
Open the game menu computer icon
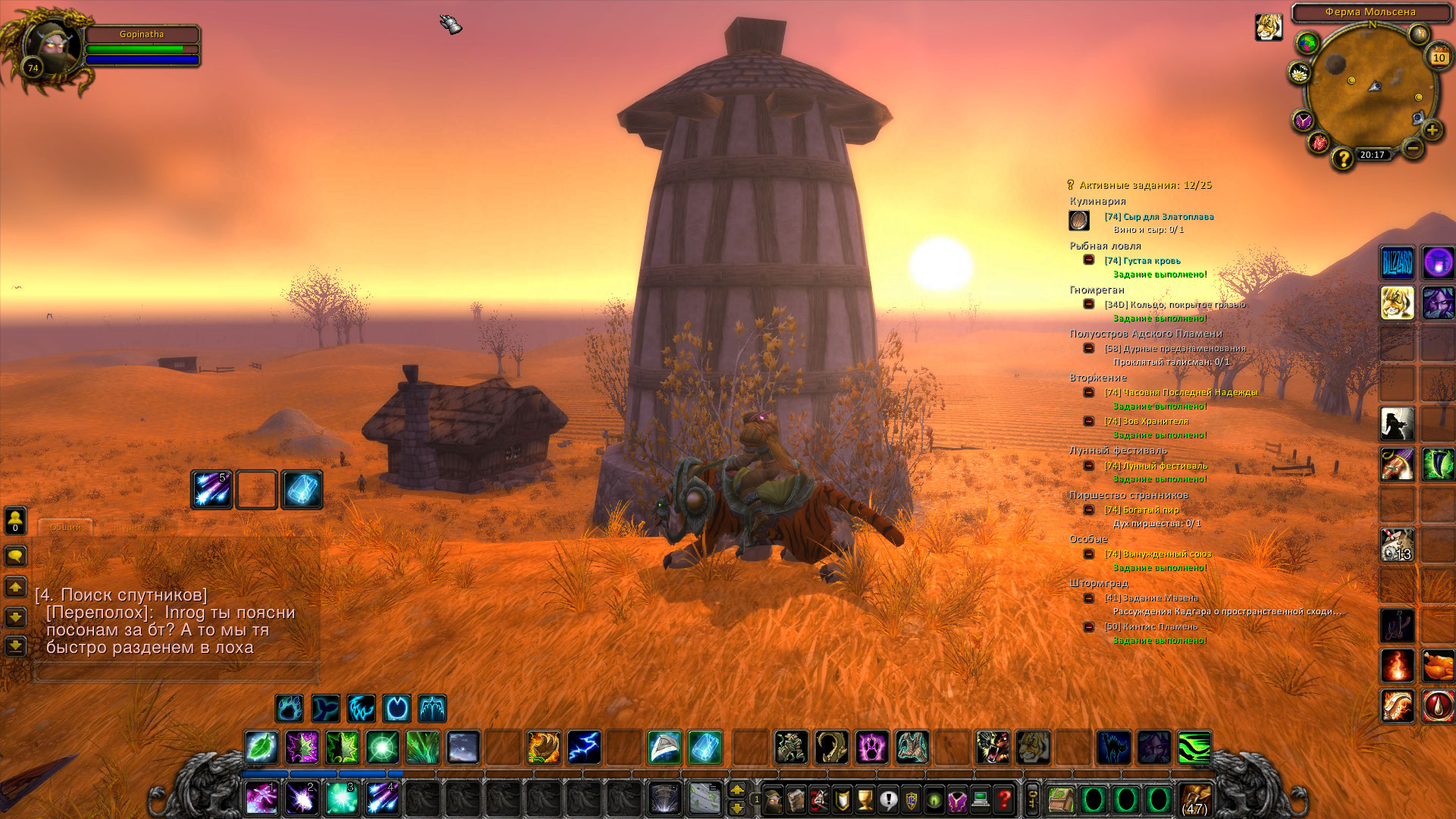point(978,800)
